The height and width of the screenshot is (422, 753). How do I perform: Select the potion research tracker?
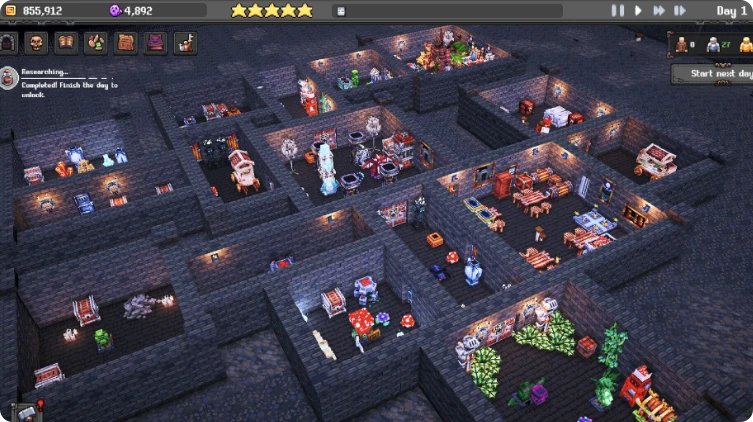(10, 78)
